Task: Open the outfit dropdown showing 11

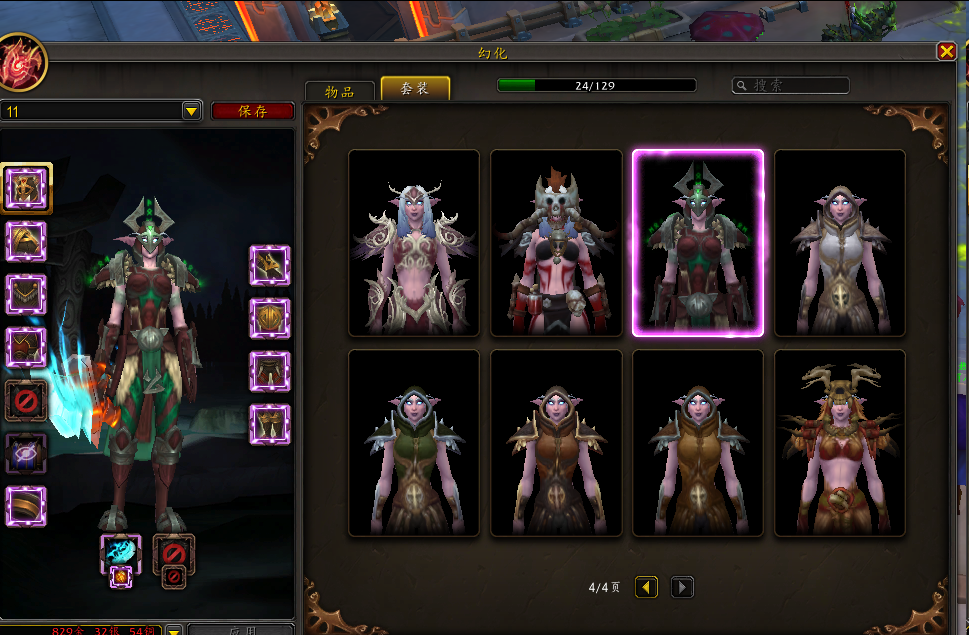Action: pos(192,111)
